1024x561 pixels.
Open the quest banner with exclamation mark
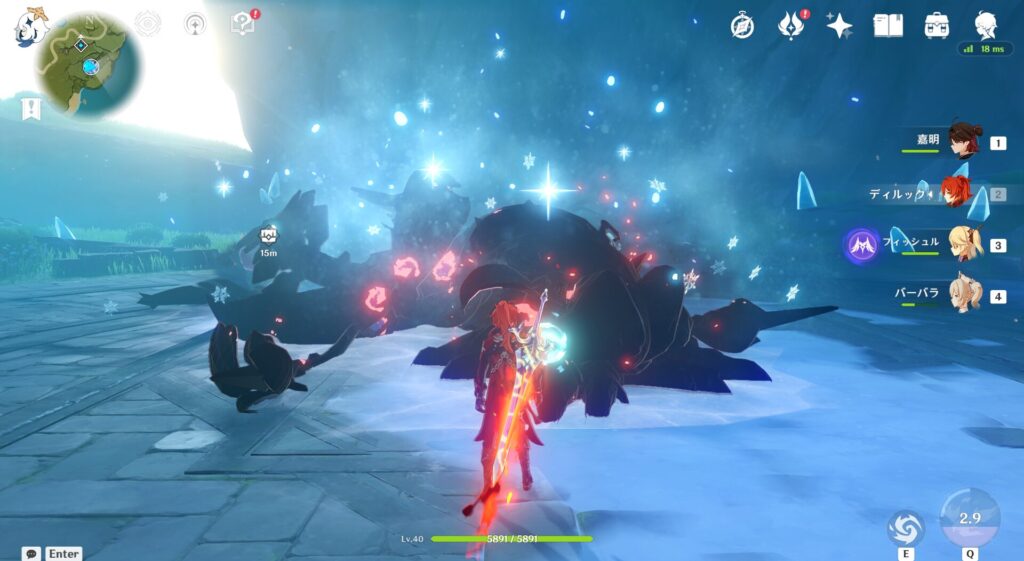[32, 108]
